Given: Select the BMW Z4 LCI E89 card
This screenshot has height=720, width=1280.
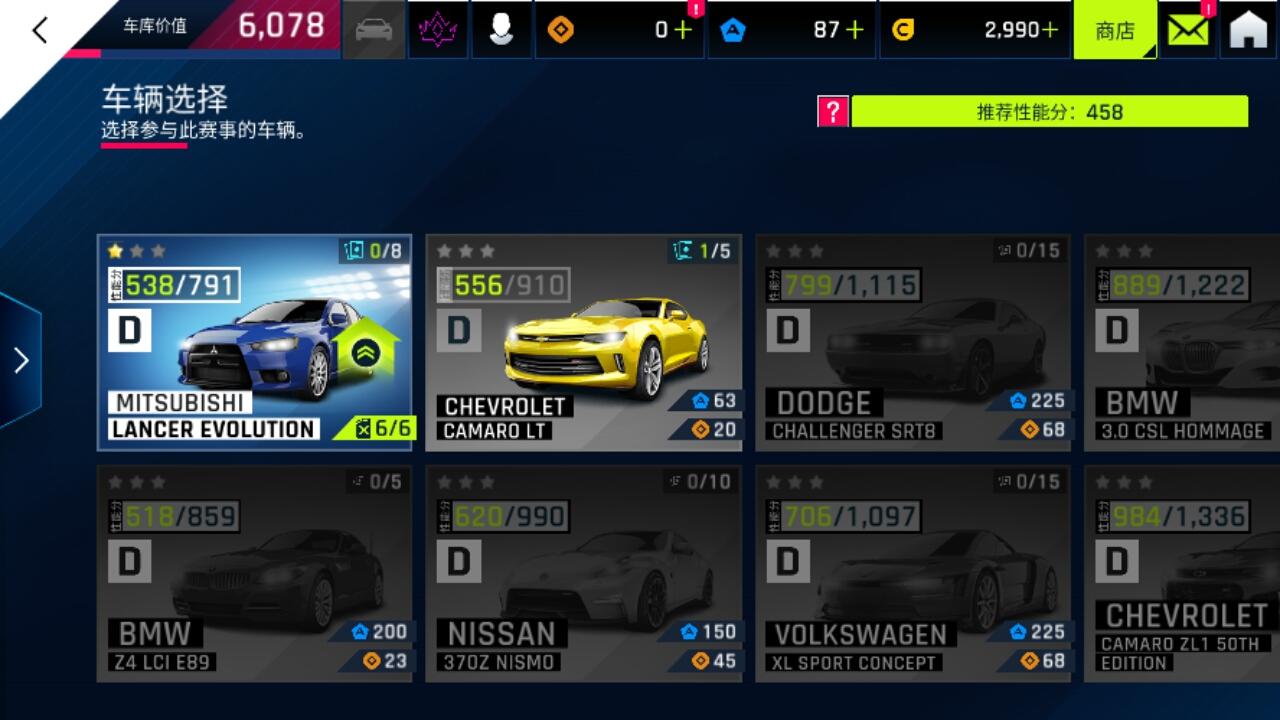Looking at the screenshot, I should pyautogui.click(x=255, y=573).
